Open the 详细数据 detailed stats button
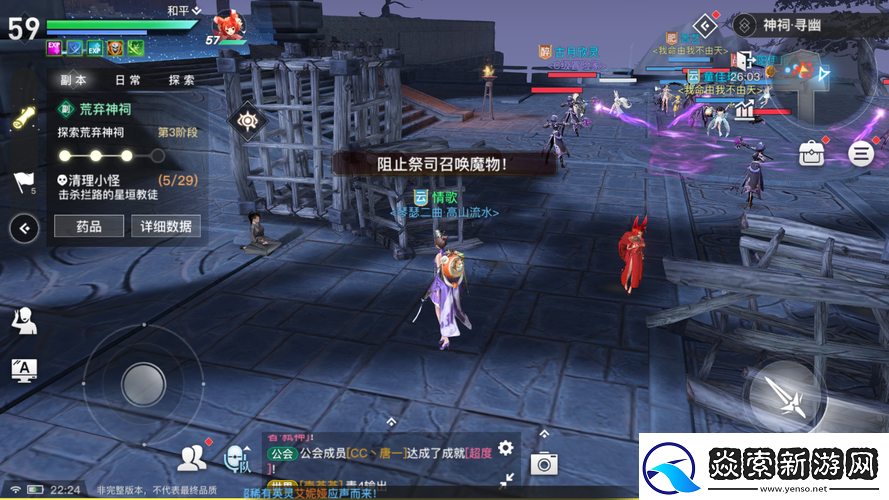Viewport: 889px width, 500px height. (166, 227)
